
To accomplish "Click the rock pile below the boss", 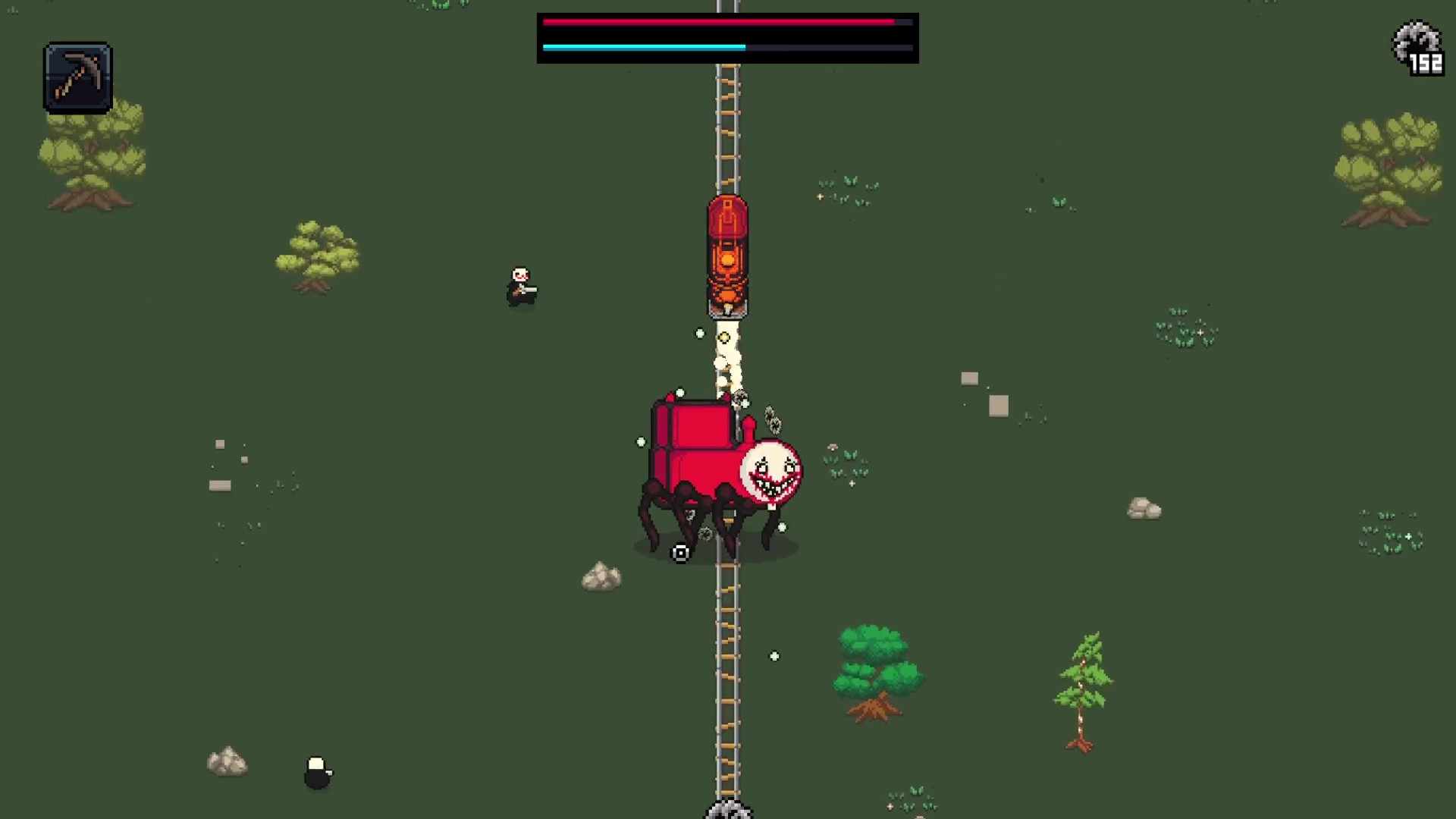I will pyautogui.click(x=601, y=579).
